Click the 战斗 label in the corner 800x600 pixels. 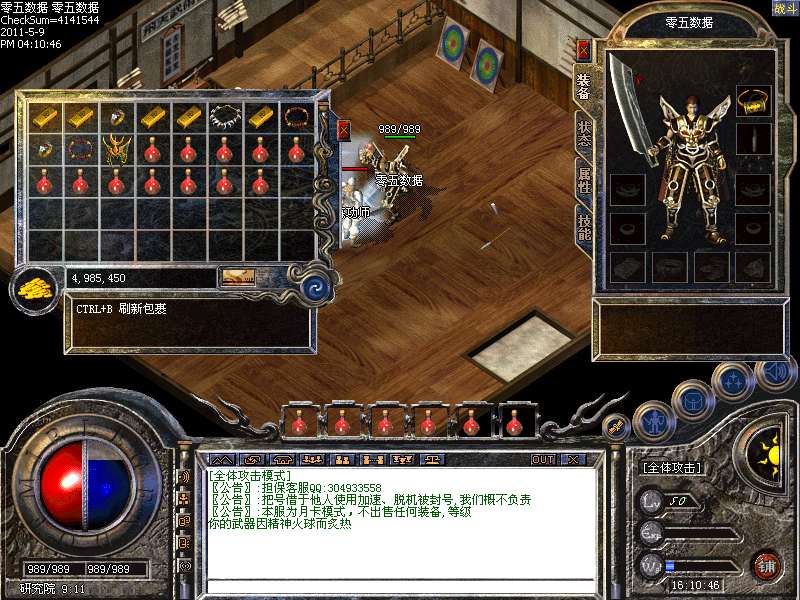pos(785,8)
